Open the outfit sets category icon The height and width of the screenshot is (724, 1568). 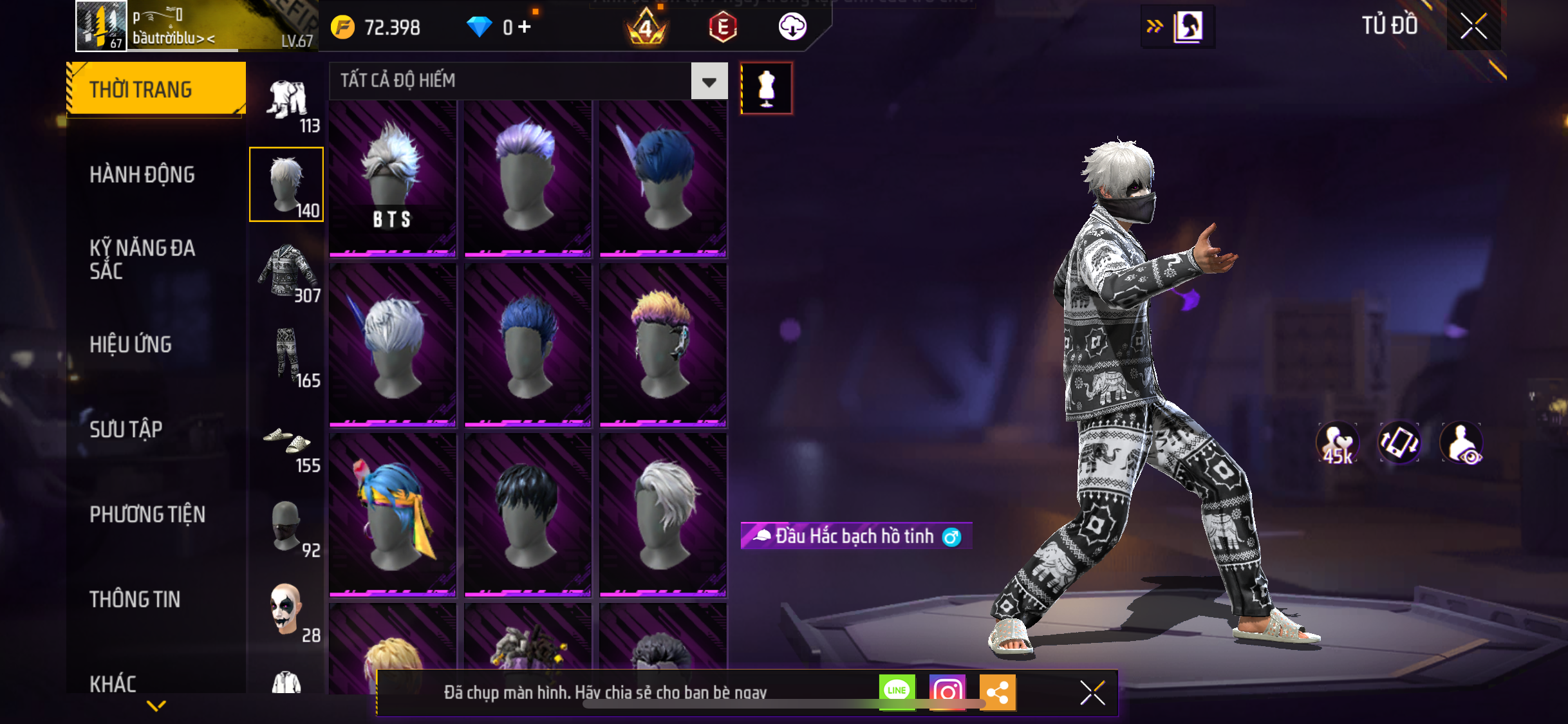pyautogui.click(x=287, y=103)
